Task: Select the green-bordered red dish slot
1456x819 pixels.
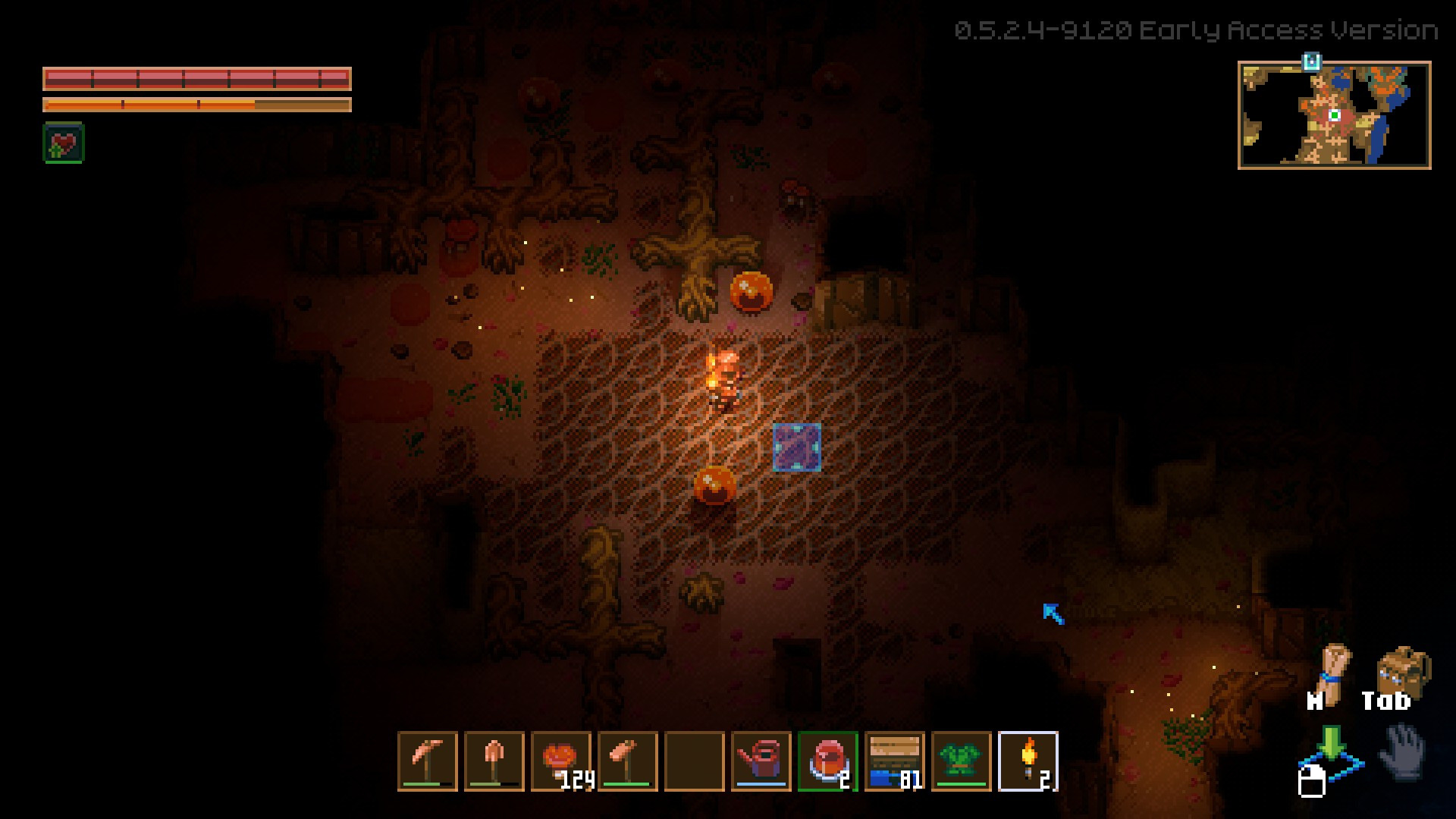Action: coord(828,761)
